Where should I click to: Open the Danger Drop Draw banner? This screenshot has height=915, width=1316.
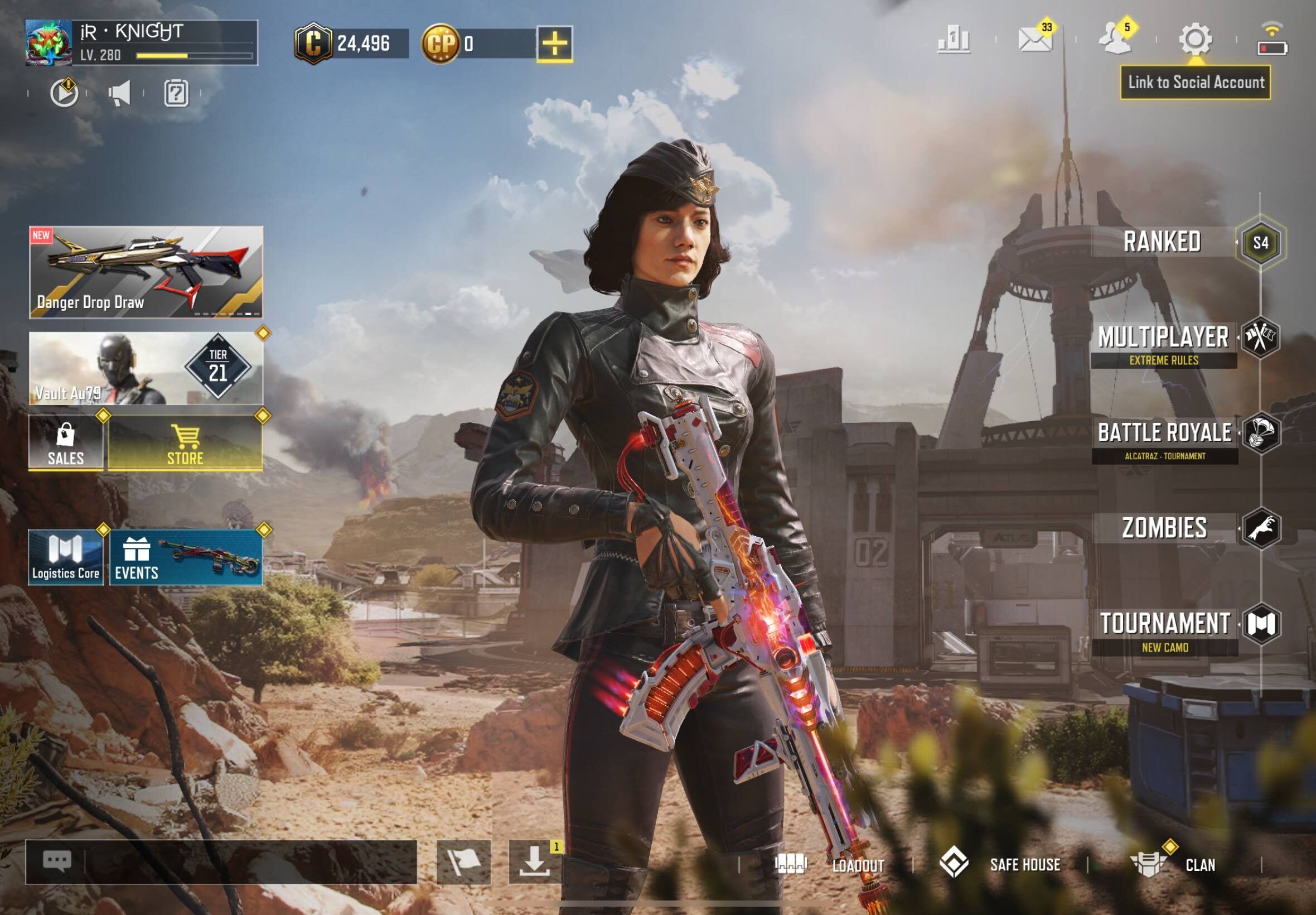point(146,272)
